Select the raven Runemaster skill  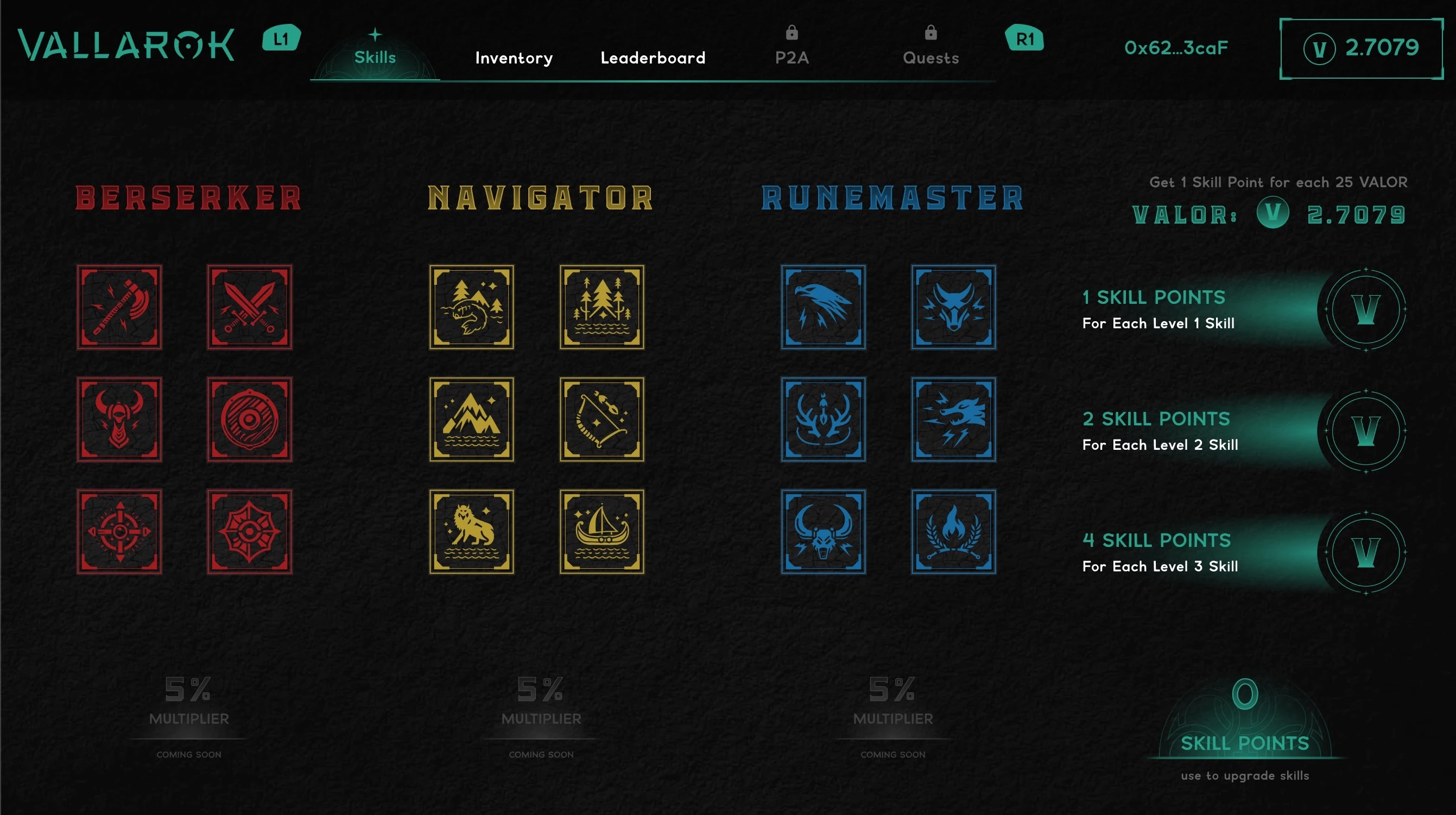pyautogui.click(x=823, y=307)
